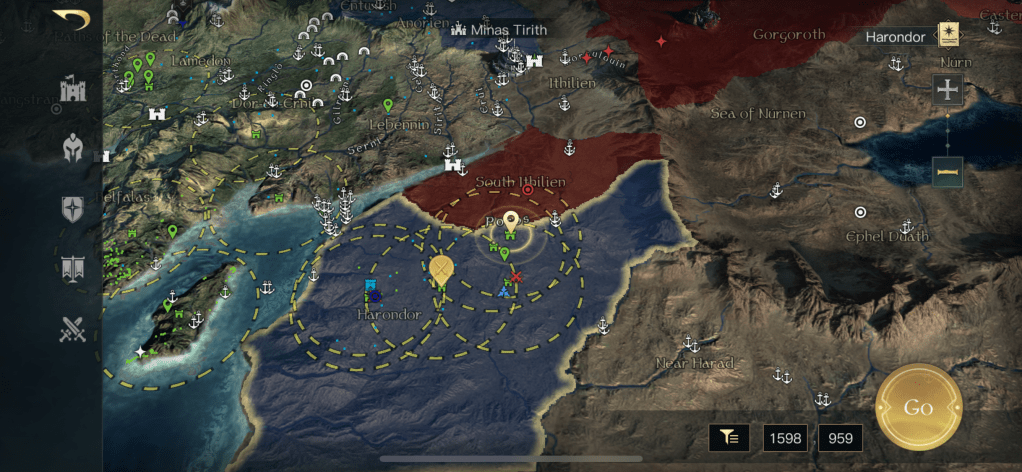Select the cross-shaped map zoom control
The image size is (1022, 472).
(947, 89)
